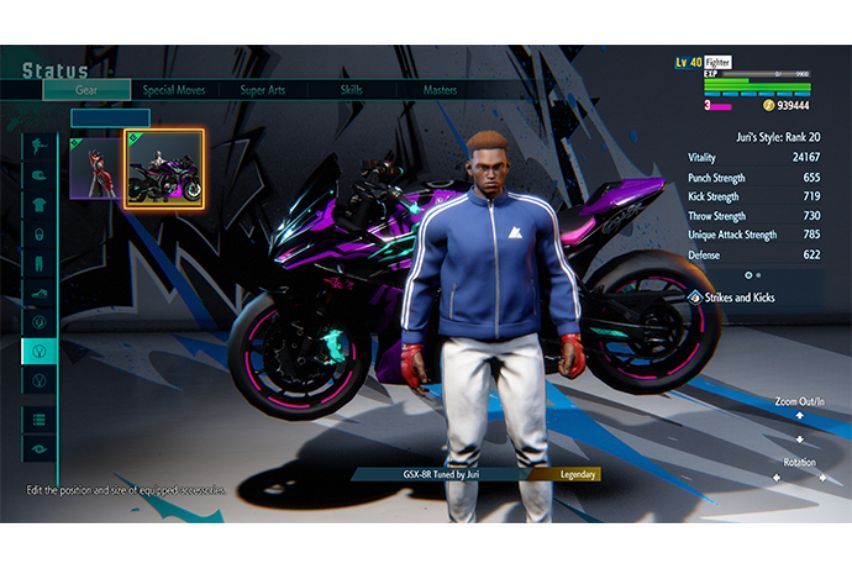This screenshot has height=568, width=852.
Task: Open the Strikes and Kicks stat page
Action: click(736, 297)
